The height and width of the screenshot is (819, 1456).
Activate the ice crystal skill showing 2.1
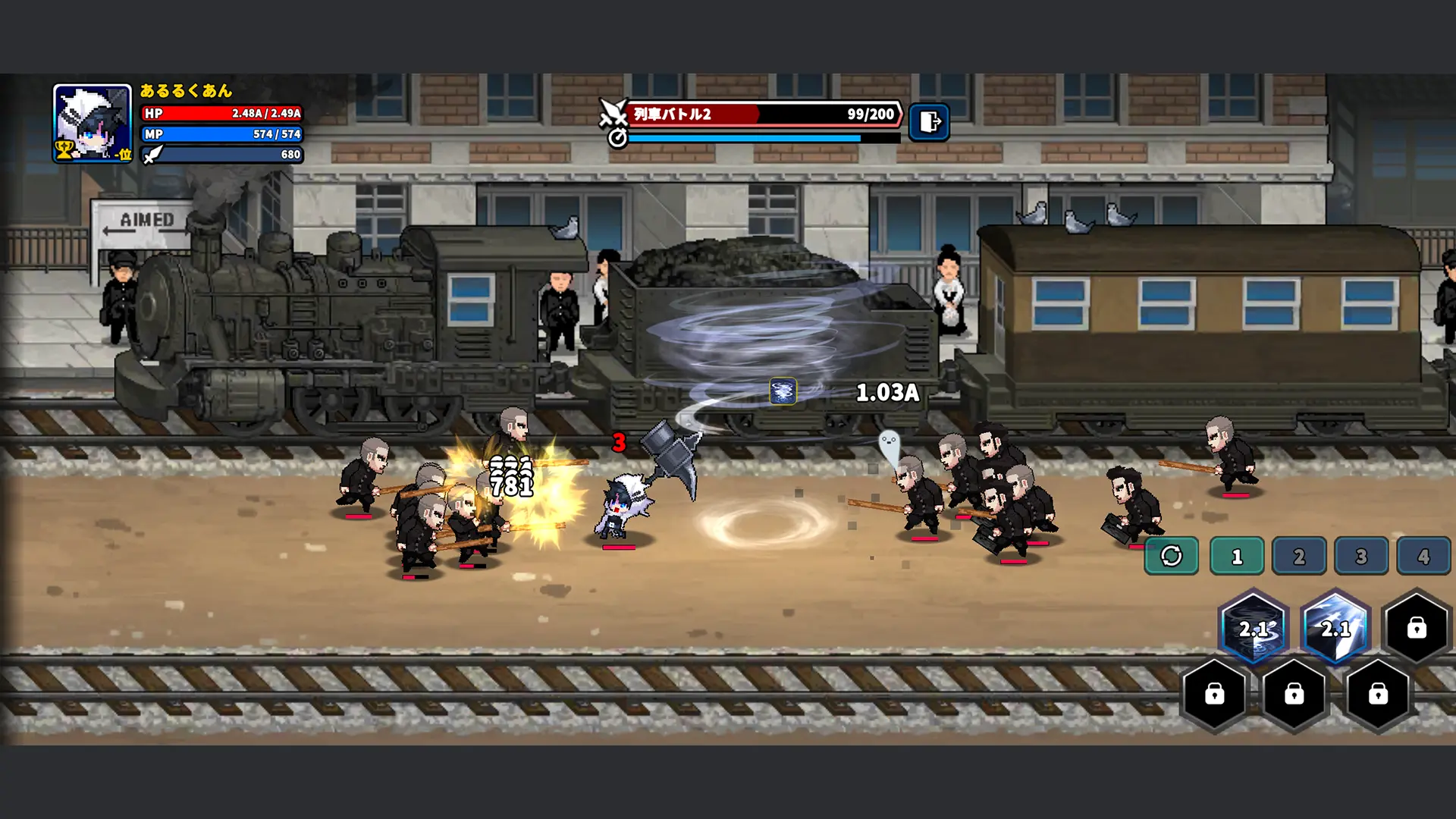point(1336,628)
